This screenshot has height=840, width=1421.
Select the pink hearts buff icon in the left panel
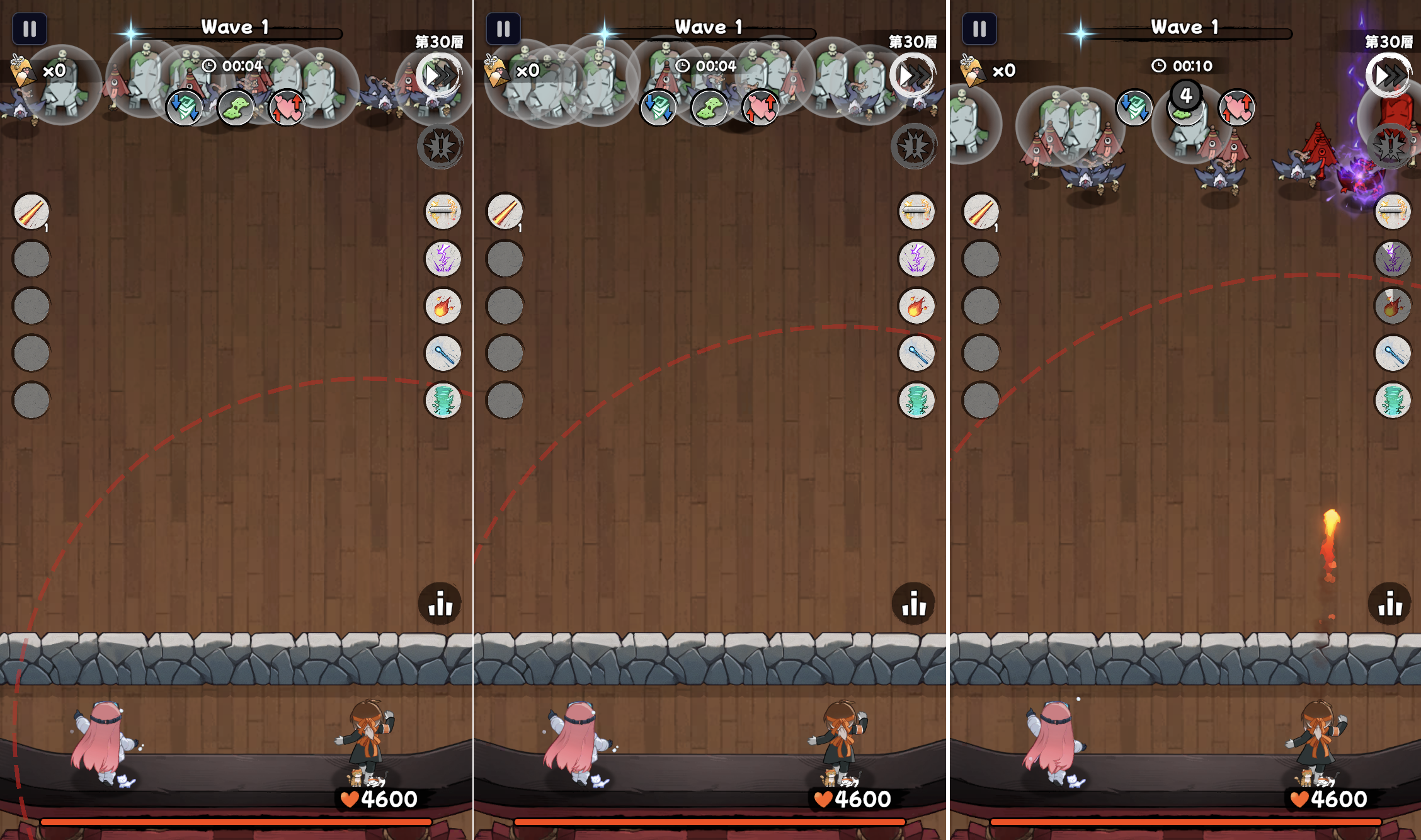click(287, 107)
